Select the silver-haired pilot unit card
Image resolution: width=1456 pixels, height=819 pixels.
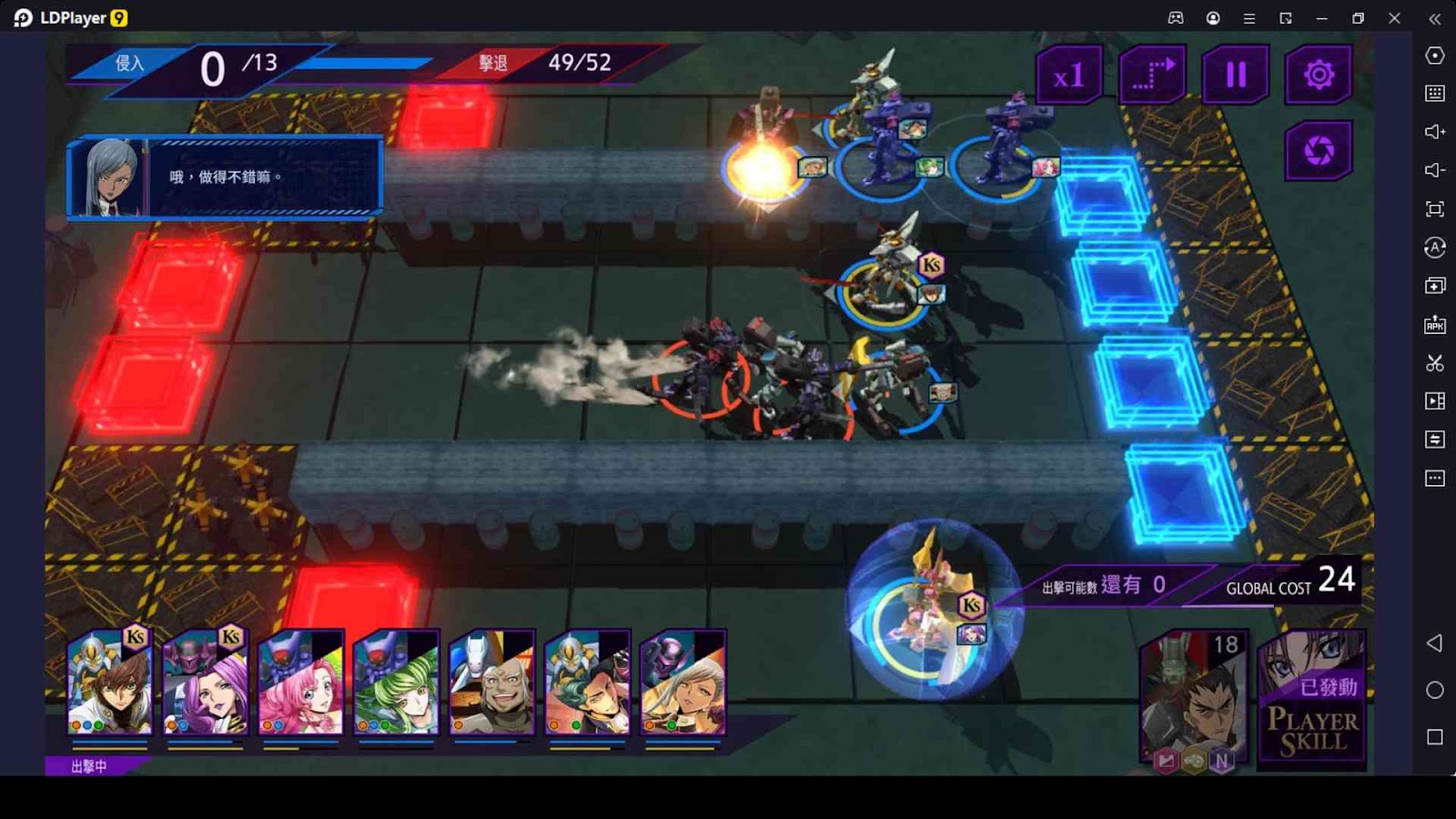point(683,682)
